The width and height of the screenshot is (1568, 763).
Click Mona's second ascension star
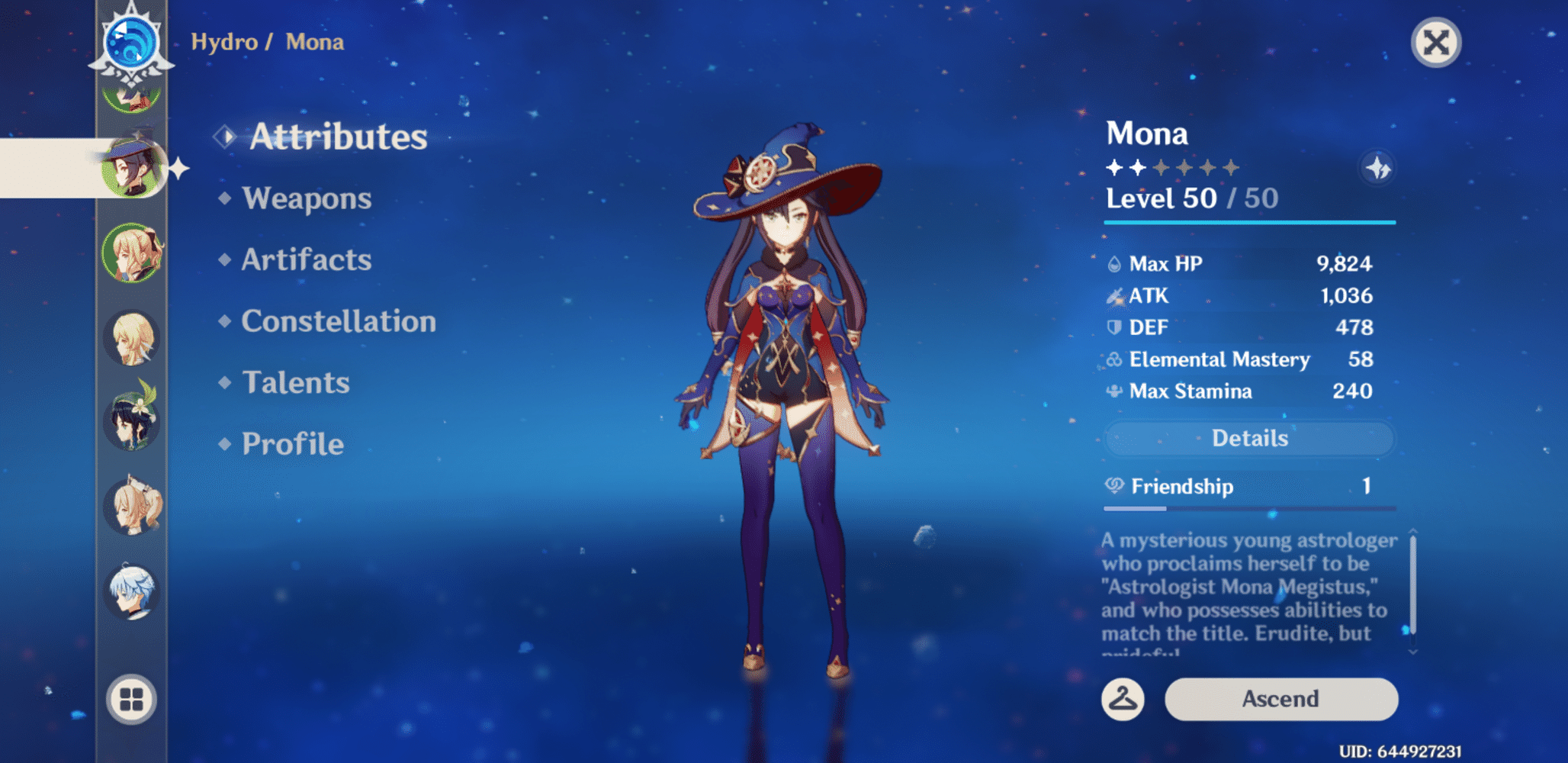point(1139,167)
